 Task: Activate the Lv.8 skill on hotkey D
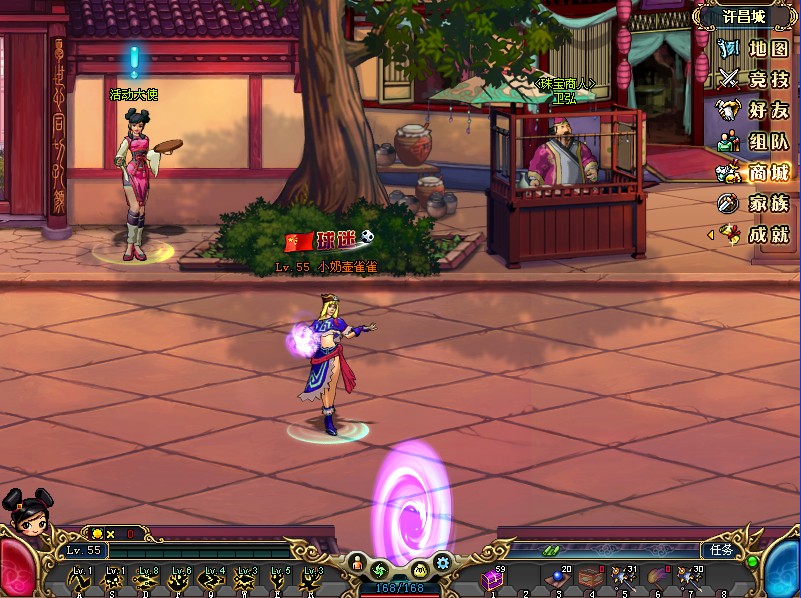148,579
